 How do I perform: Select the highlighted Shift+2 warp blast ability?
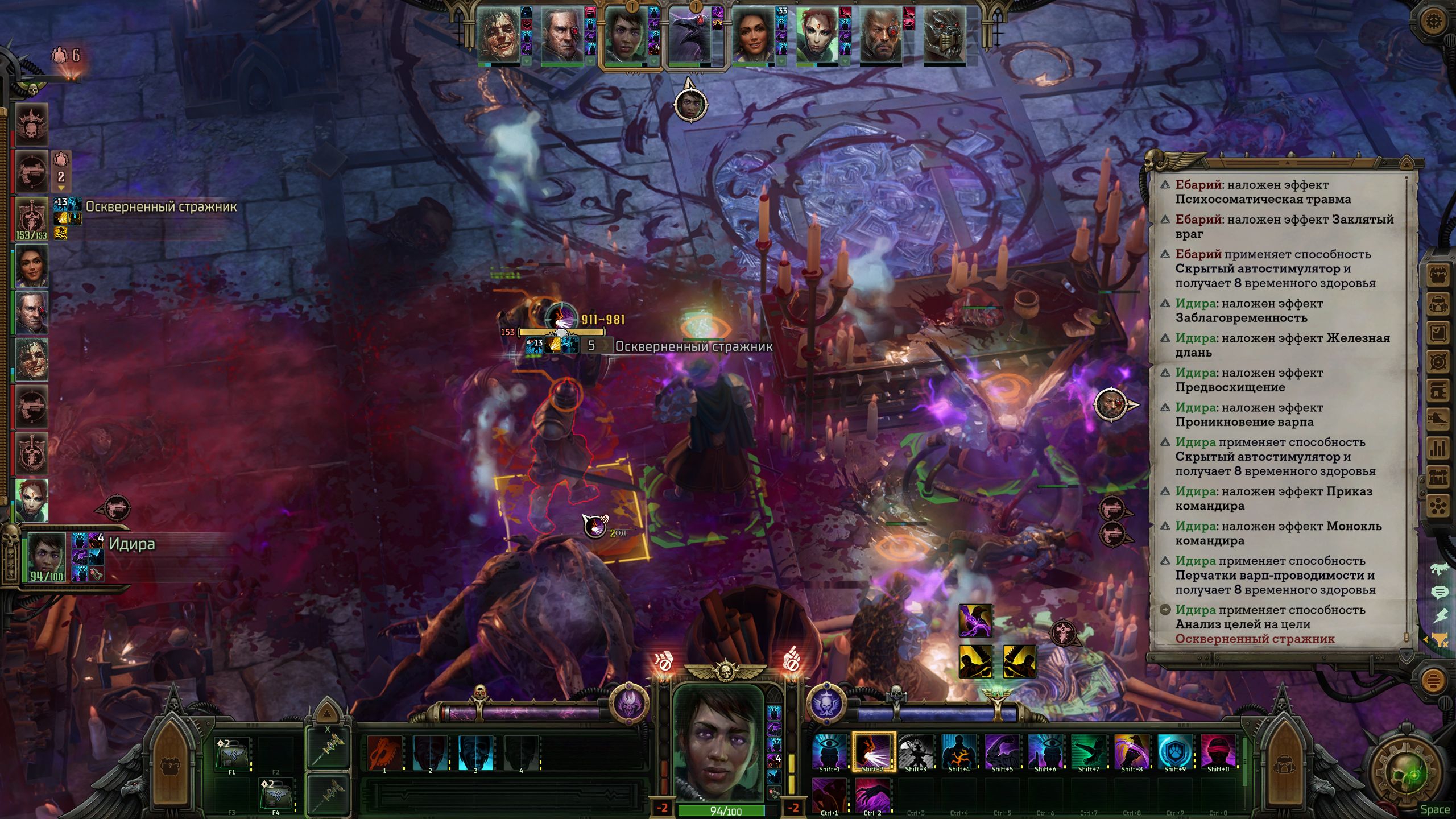click(872, 751)
